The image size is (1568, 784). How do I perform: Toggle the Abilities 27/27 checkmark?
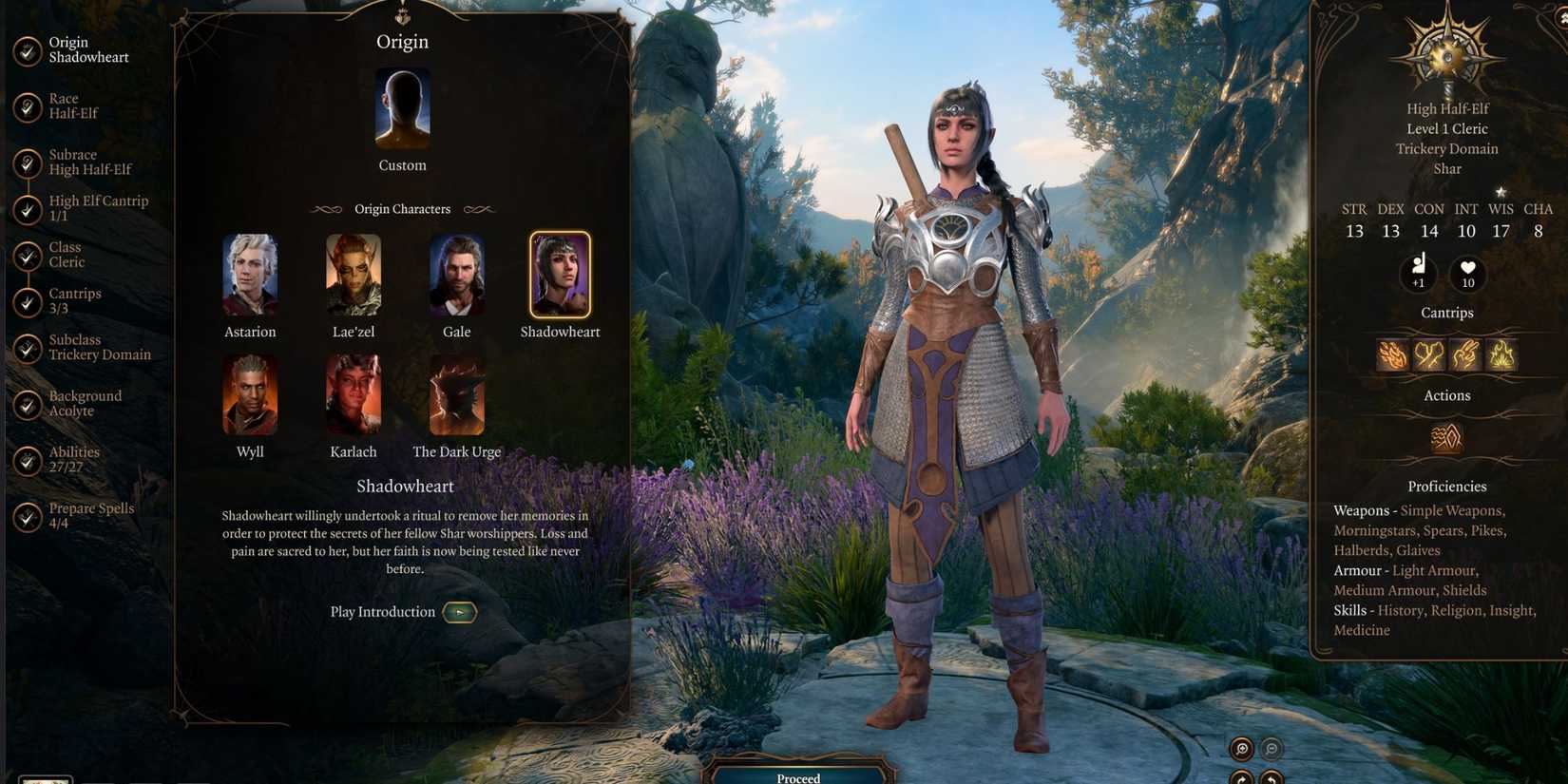click(27, 459)
